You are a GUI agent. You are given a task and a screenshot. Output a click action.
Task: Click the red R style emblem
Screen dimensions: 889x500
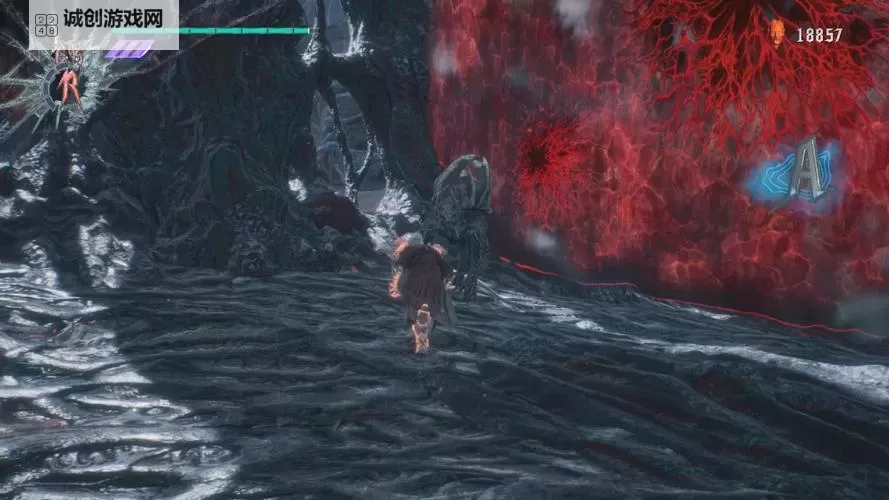click(x=69, y=87)
